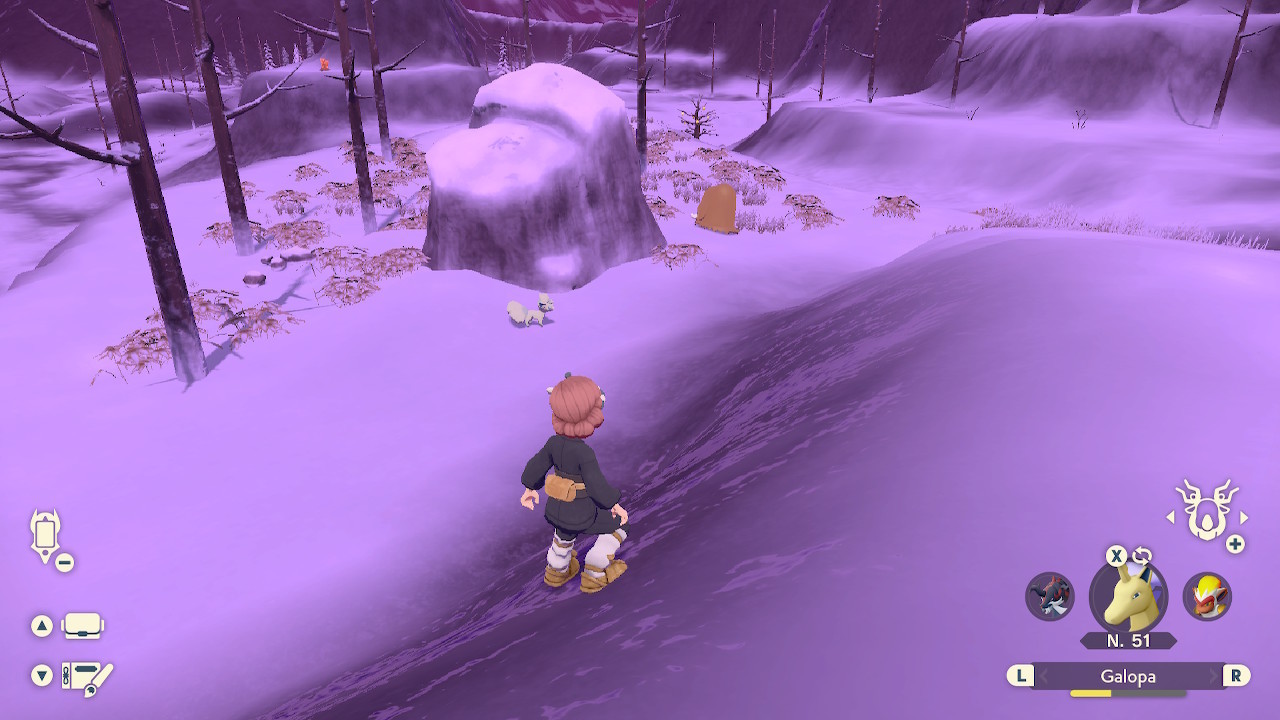Open the satchel bag icon
The height and width of the screenshot is (720, 1280).
82,627
